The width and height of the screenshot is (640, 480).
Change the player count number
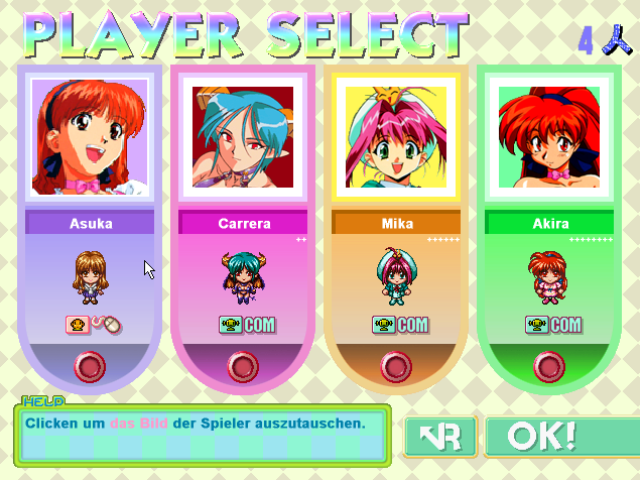586,40
